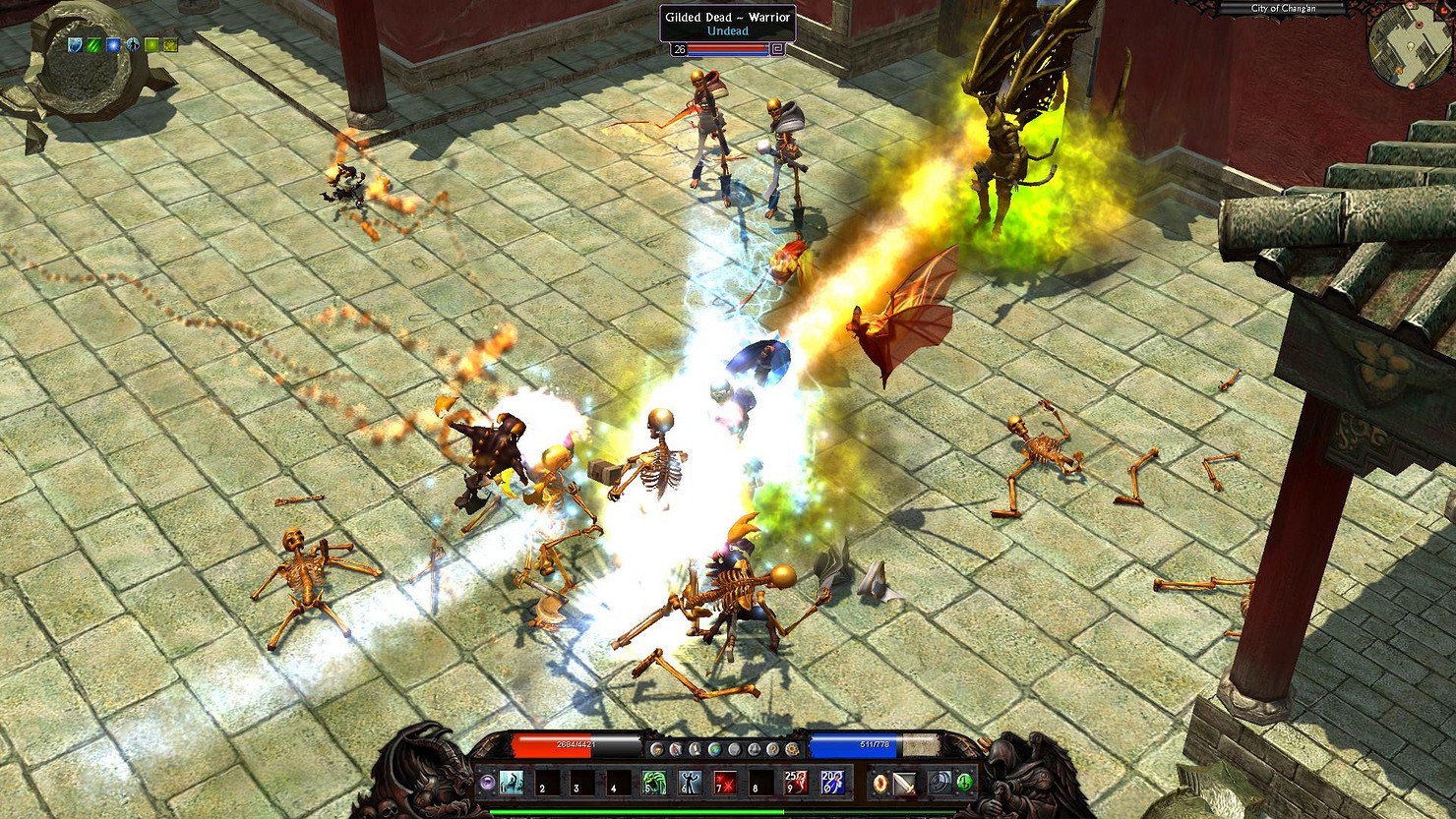Drink the red health potion in slot 9

pos(796,783)
